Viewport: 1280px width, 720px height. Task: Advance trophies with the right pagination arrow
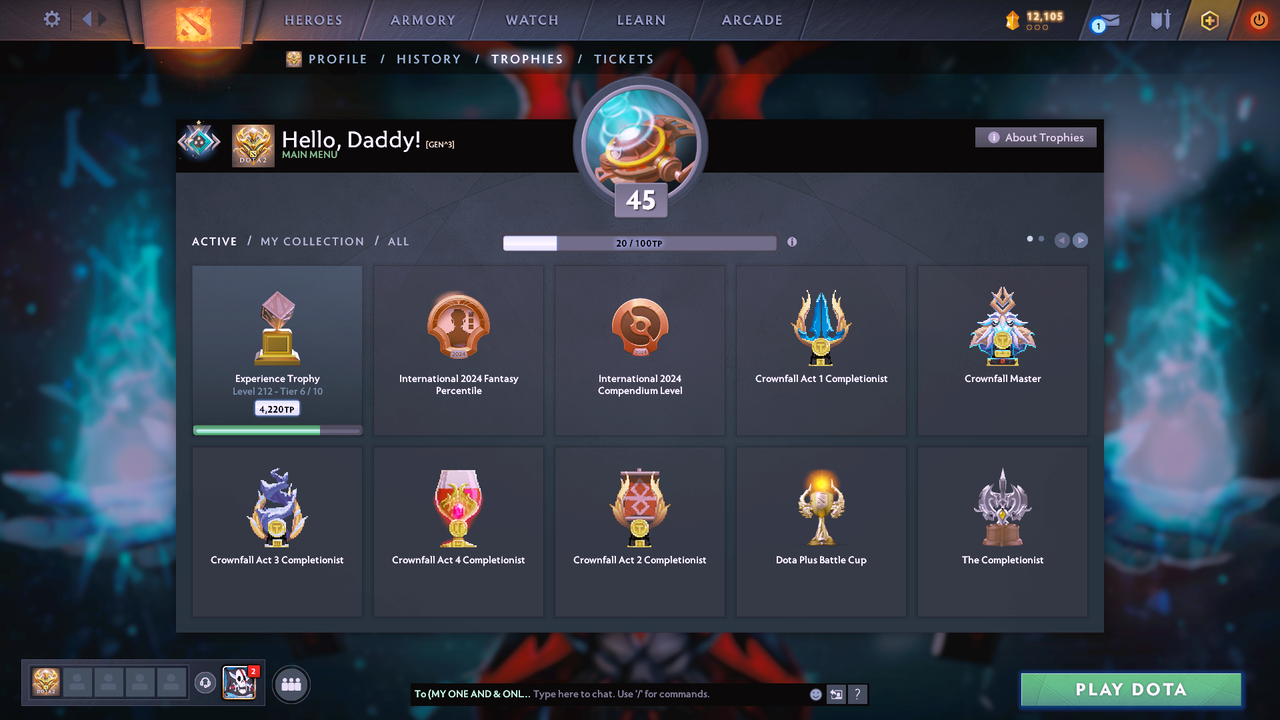1080,240
